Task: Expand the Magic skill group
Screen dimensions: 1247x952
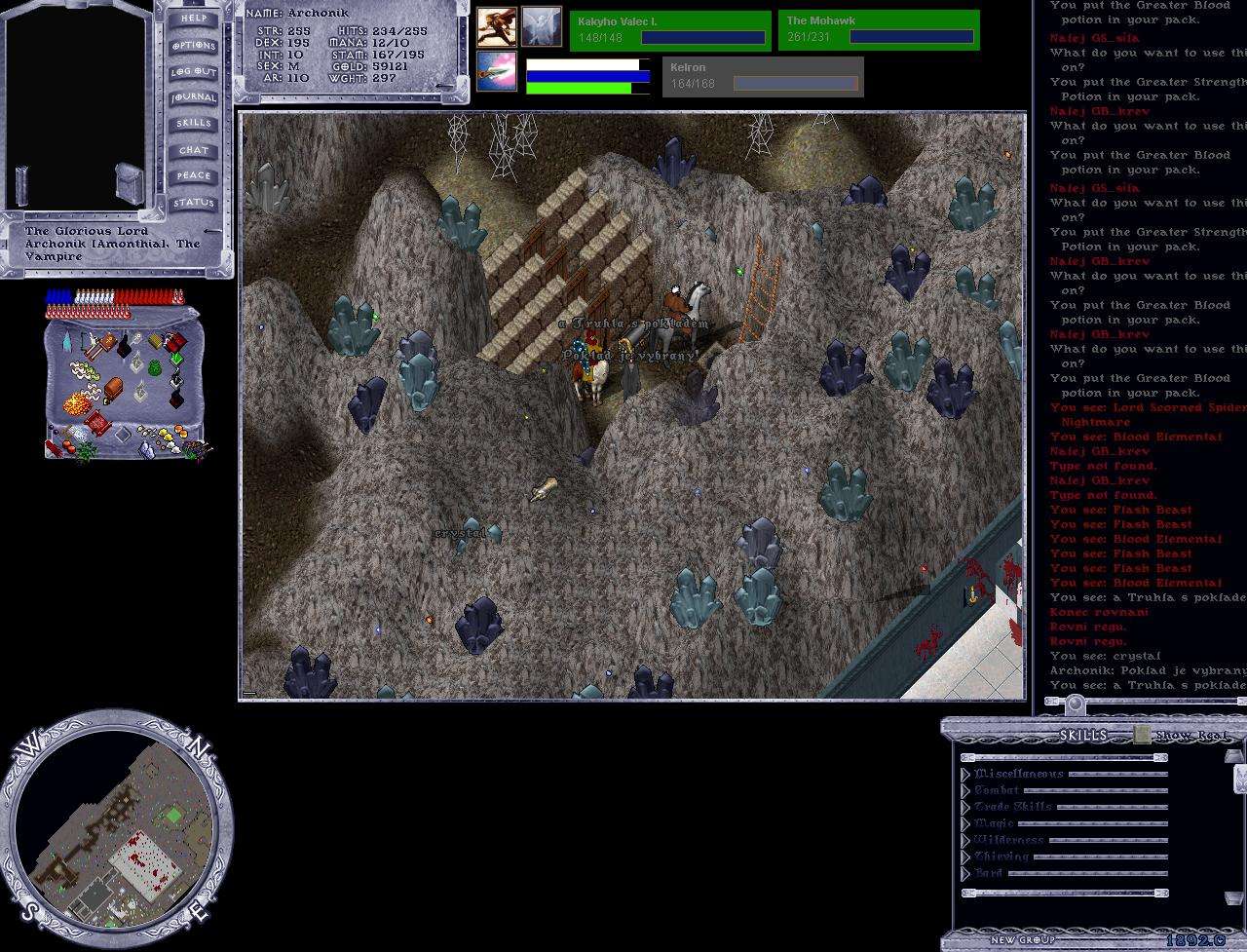Action: coord(966,824)
